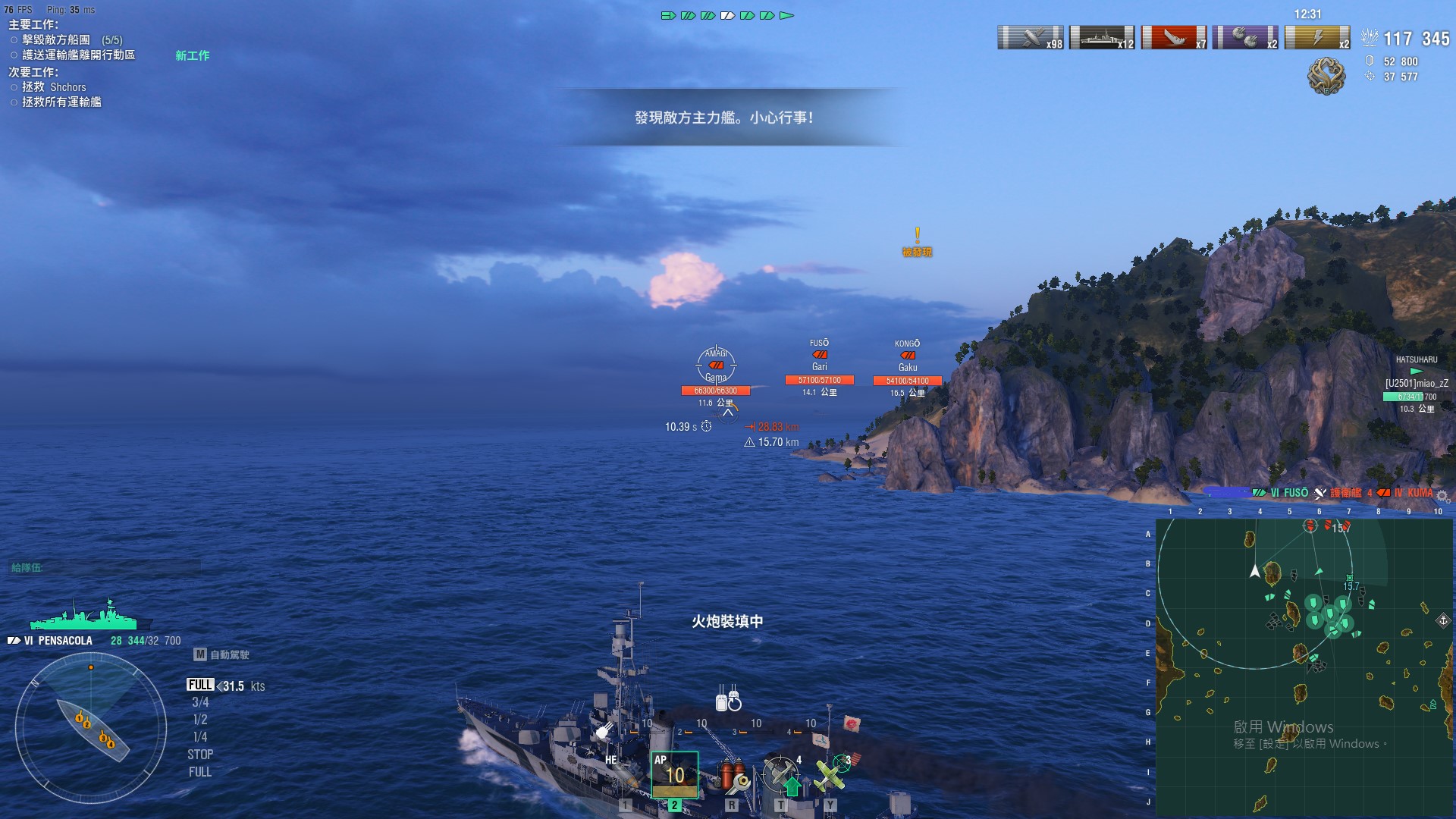Choose STOP on the engine telegraph

(x=200, y=755)
